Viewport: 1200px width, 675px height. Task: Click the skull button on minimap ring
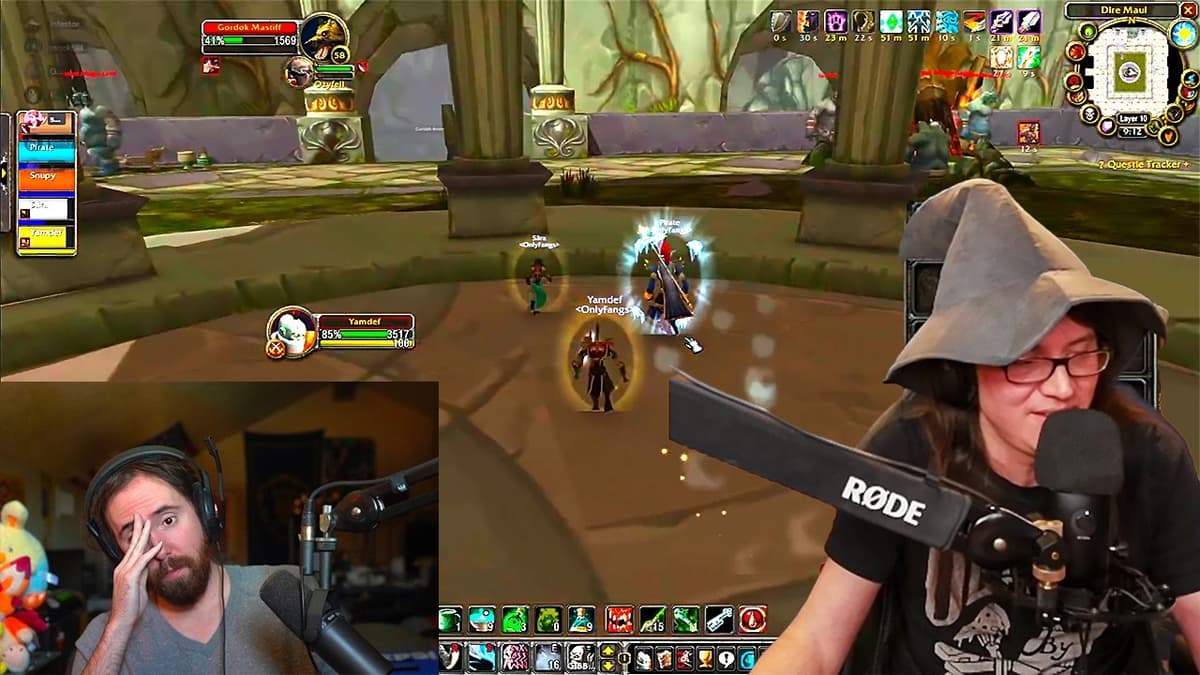pos(1088,116)
